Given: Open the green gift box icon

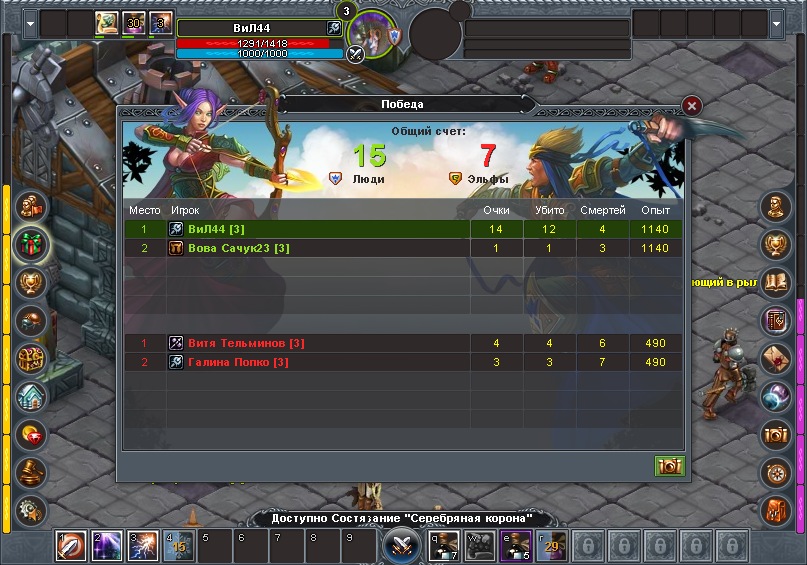Looking at the screenshot, I should (31, 244).
